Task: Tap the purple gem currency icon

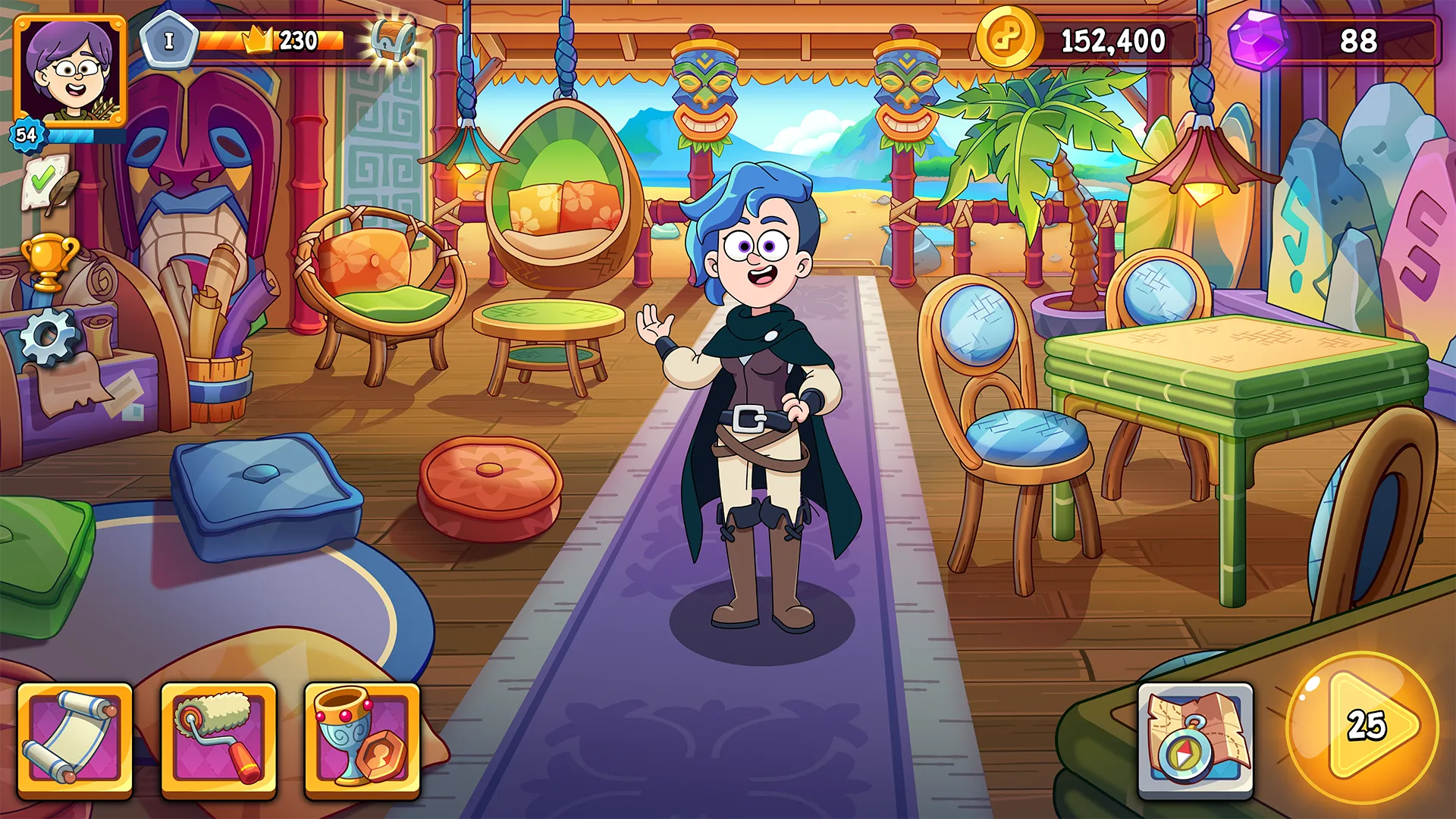Action: click(1257, 40)
